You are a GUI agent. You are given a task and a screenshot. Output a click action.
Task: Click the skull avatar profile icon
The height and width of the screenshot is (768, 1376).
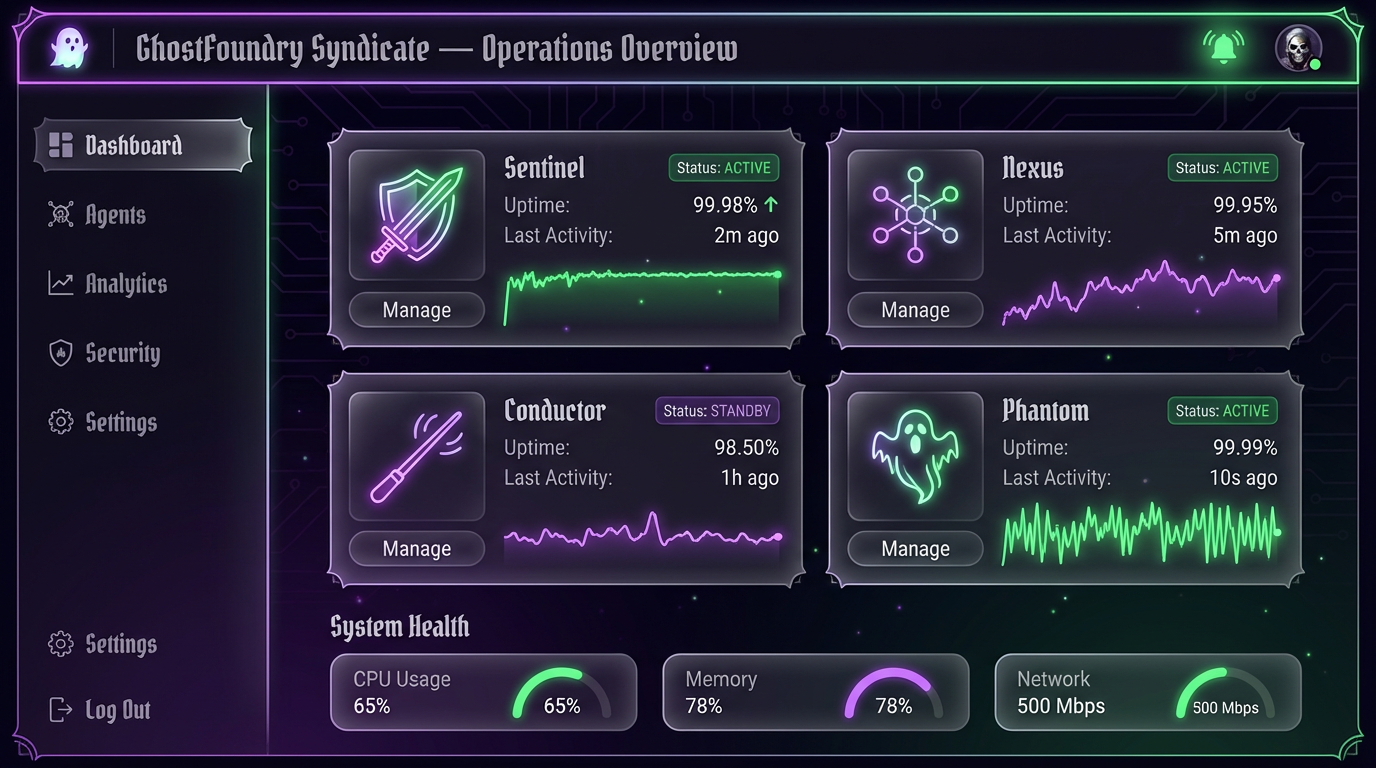[x=1297, y=47]
